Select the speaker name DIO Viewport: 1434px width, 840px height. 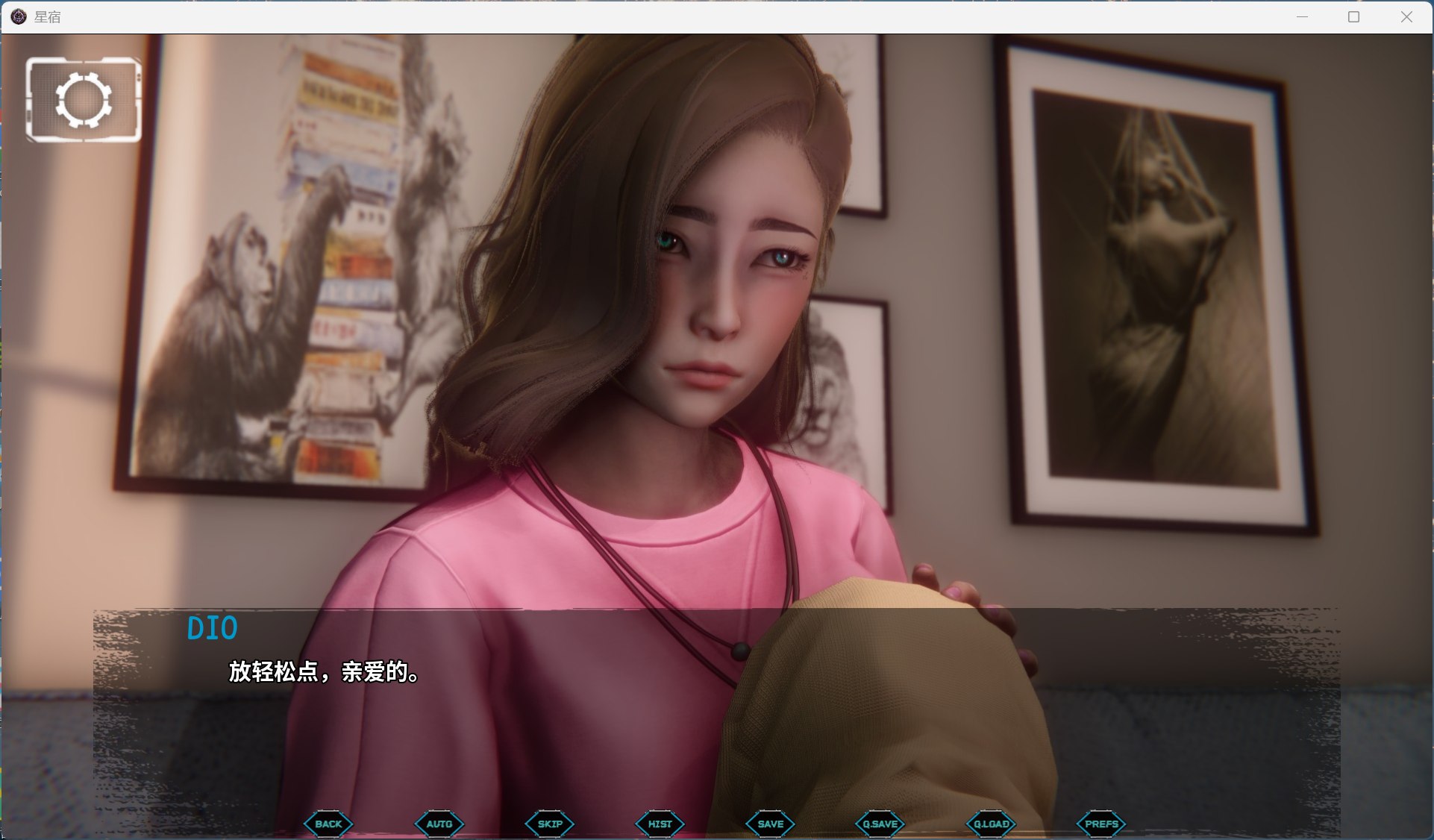pyautogui.click(x=213, y=629)
